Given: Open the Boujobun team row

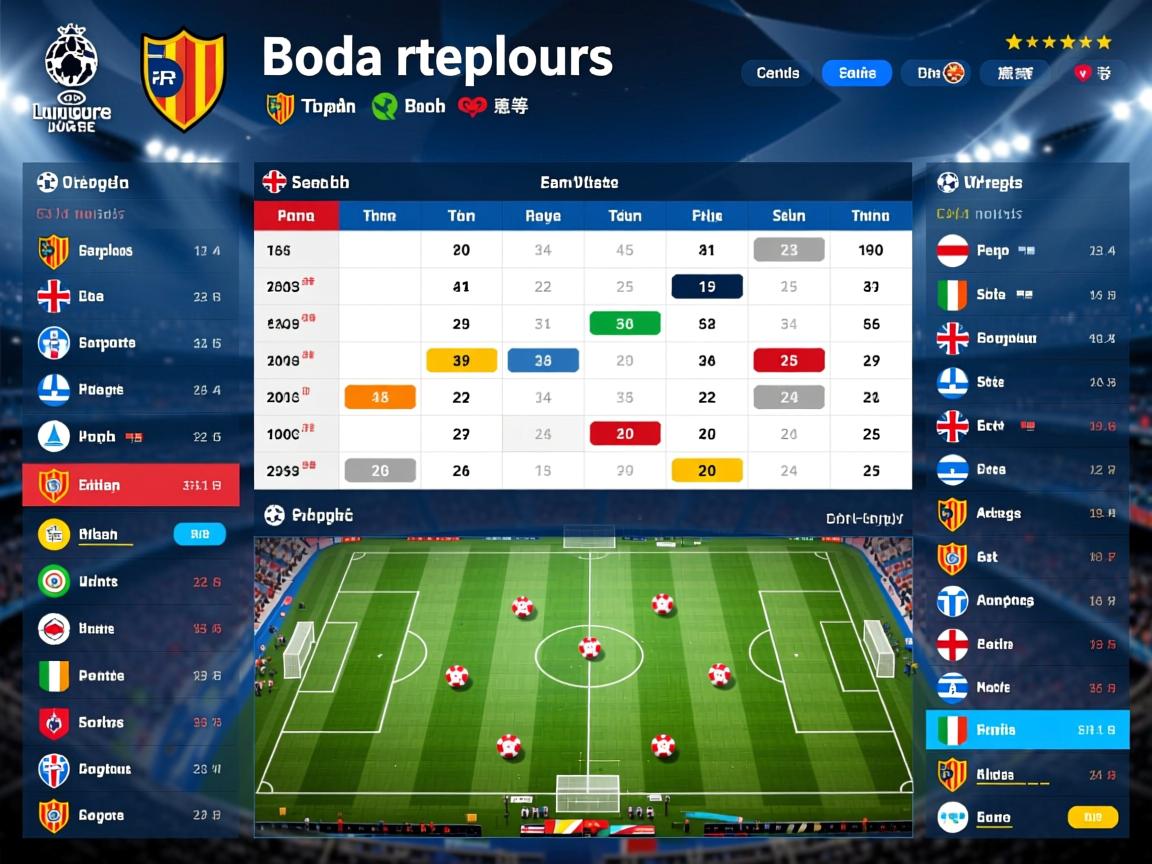Looking at the screenshot, I should pyautogui.click(x=1027, y=339).
